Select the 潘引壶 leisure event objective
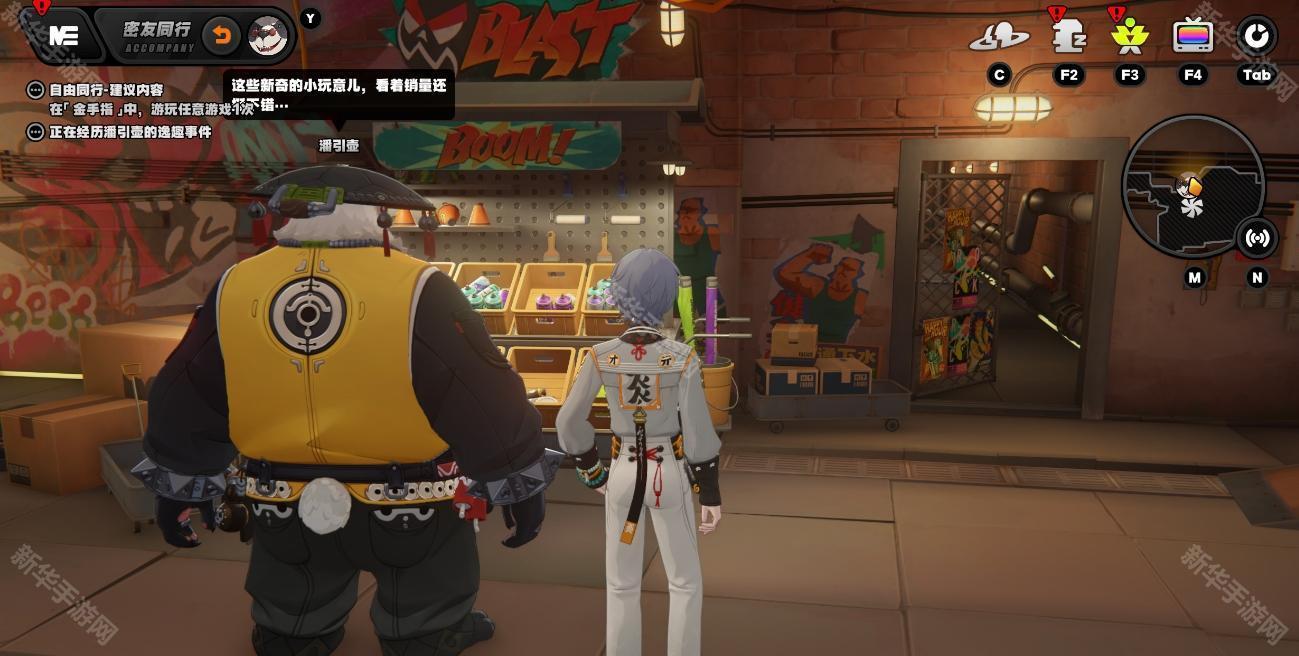The width and height of the screenshot is (1299, 656). 130,131
